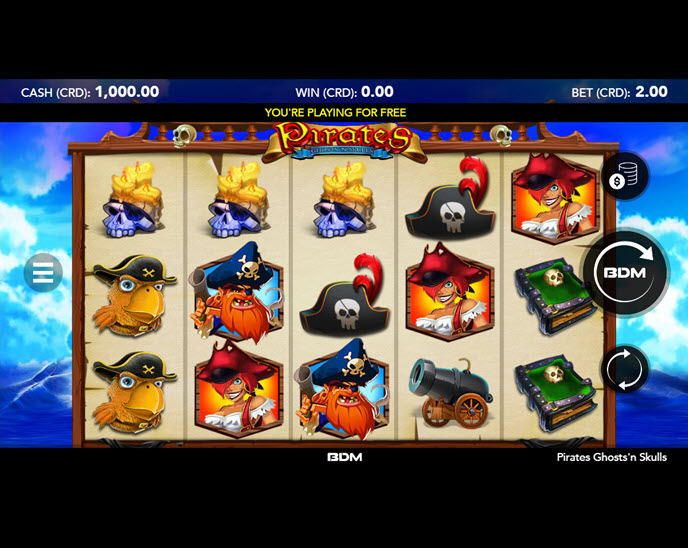Viewport: 688px width, 548px height.
Task: Activate the autoplay circular arrows button
Action: (x=625, y=368)
